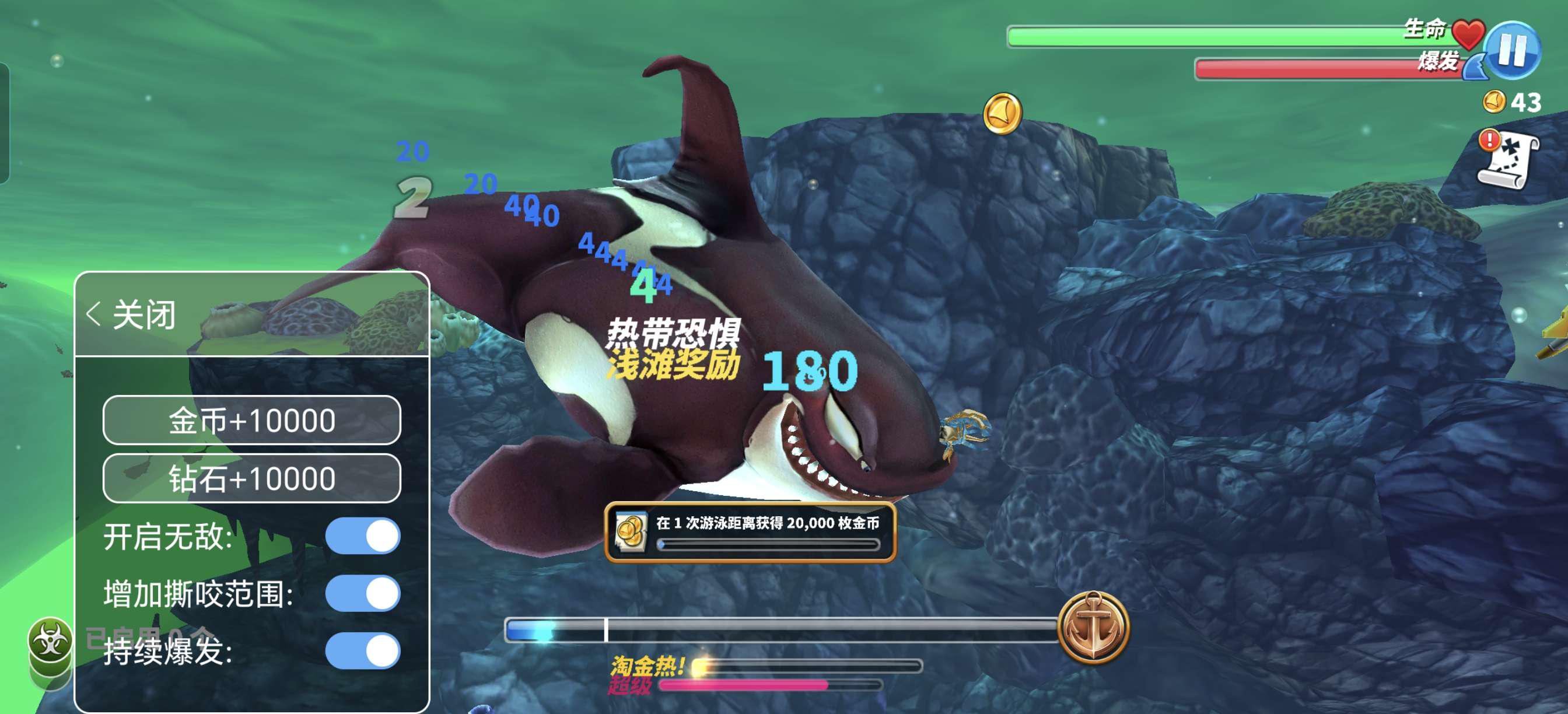Tap the gold anchor medallion

pyautogui.click(x=1093, y=626)
